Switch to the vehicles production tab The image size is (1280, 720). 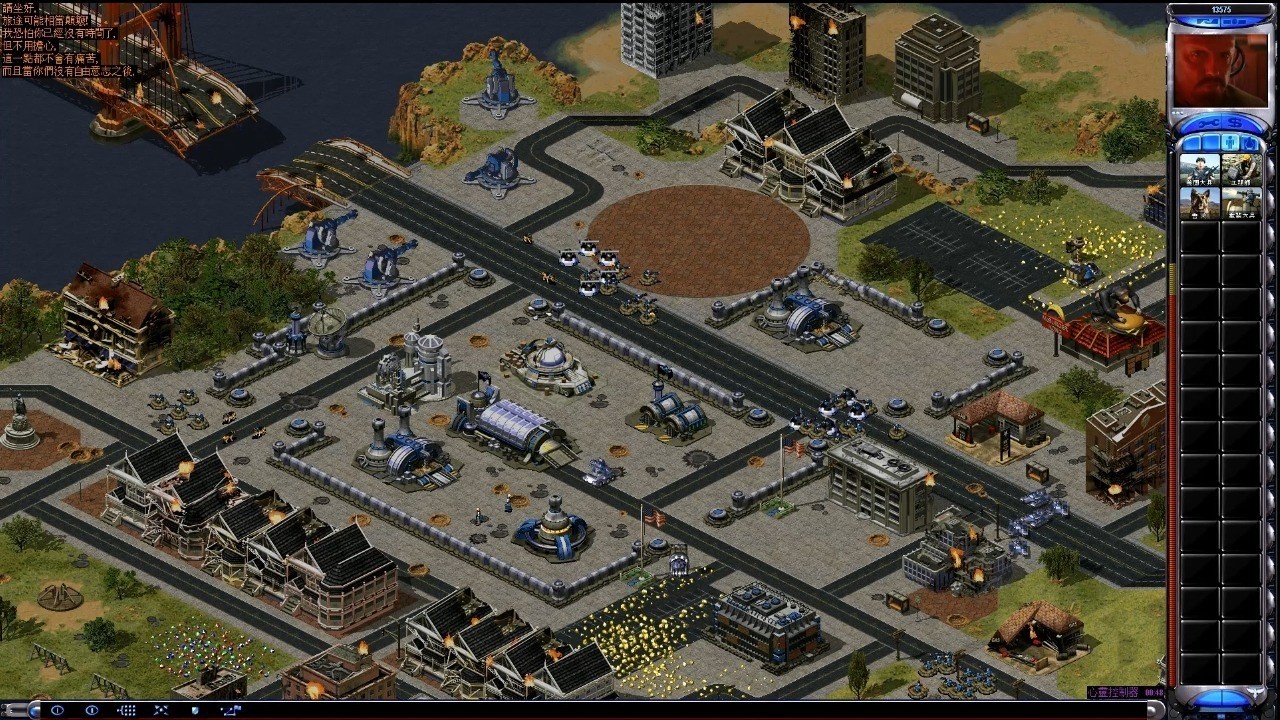[x=1248, y=143]
